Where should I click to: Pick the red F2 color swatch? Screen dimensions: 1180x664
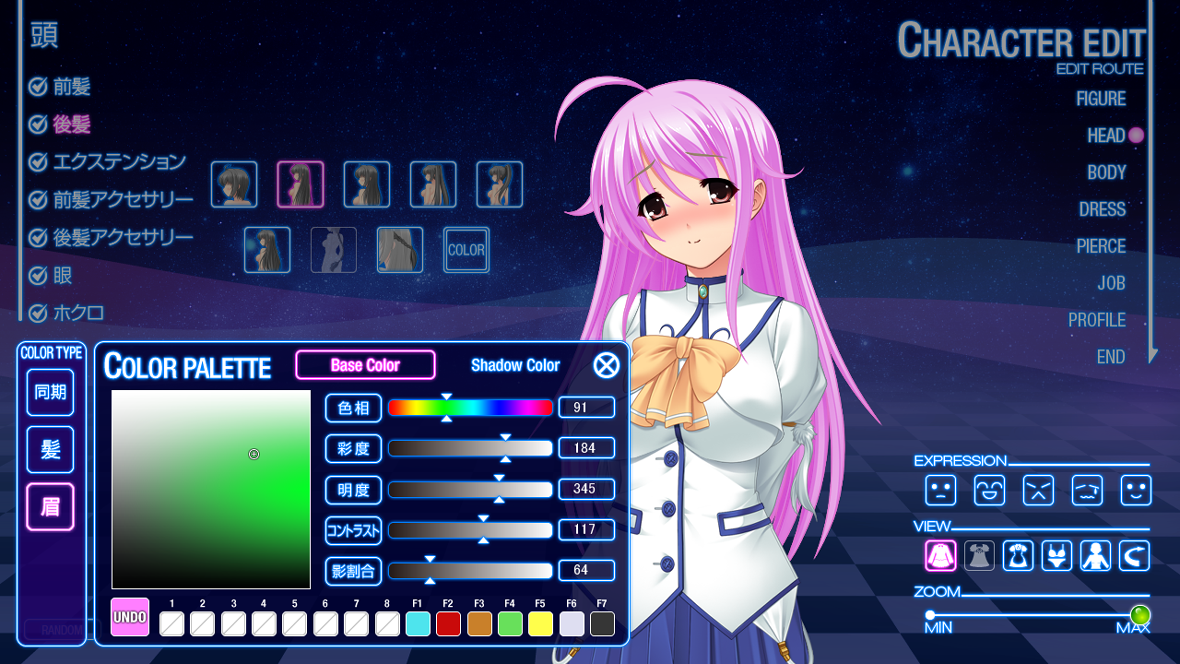tap(448, 624)
